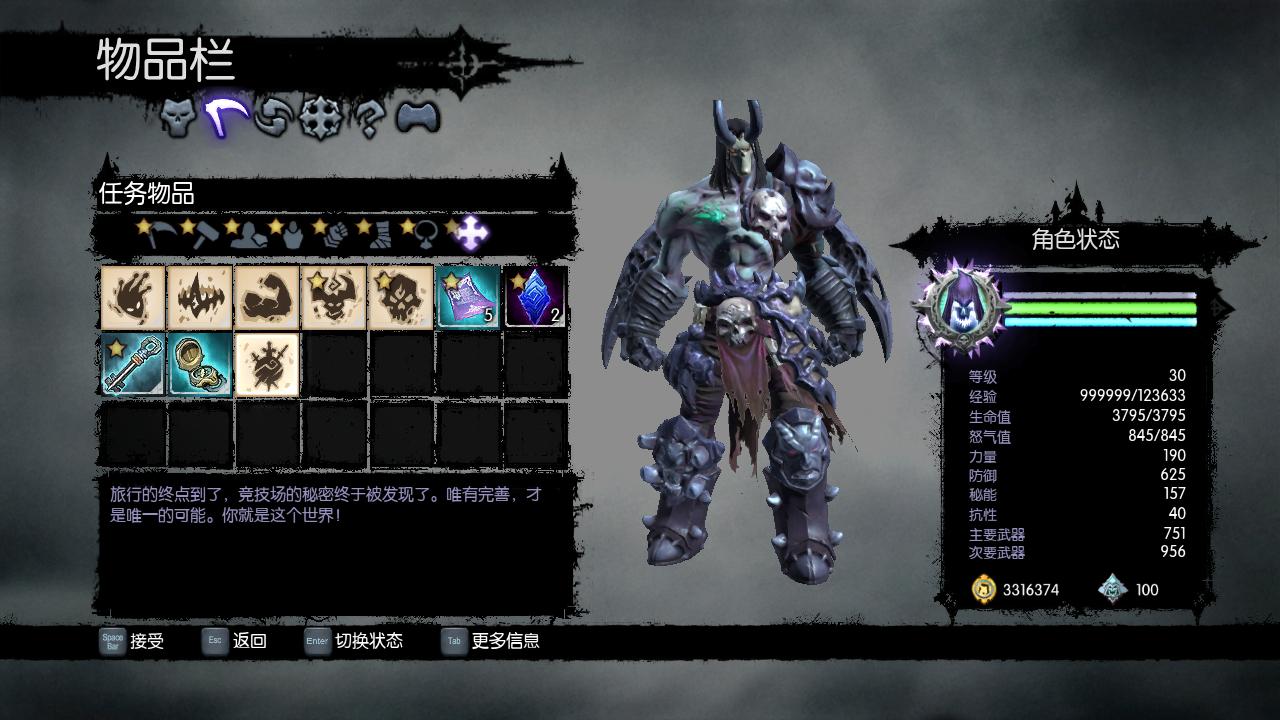This screenshot has width=1280, height=720.
Task: Select the blue crystal stone item
Action: click(535, 297)
